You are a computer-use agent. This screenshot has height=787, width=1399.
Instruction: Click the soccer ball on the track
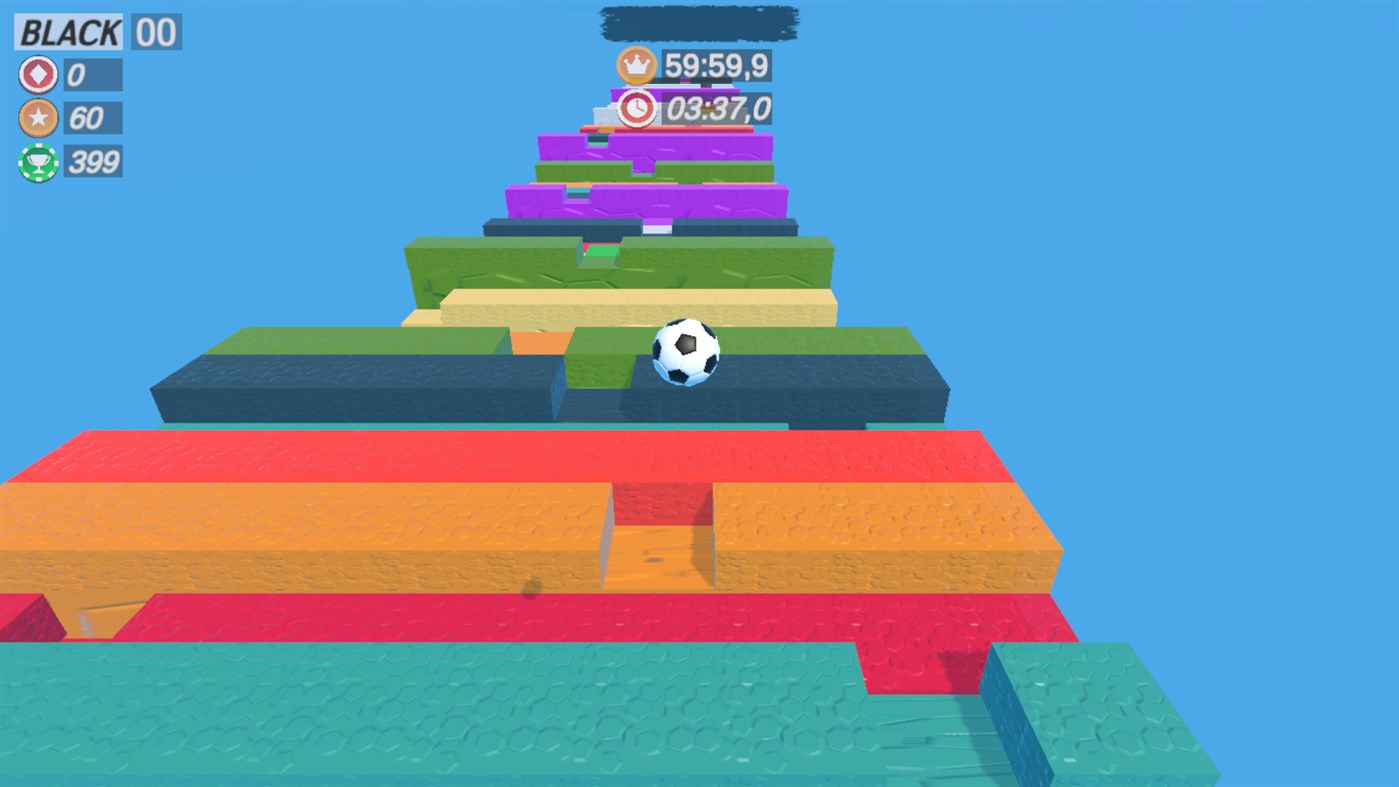686,351
